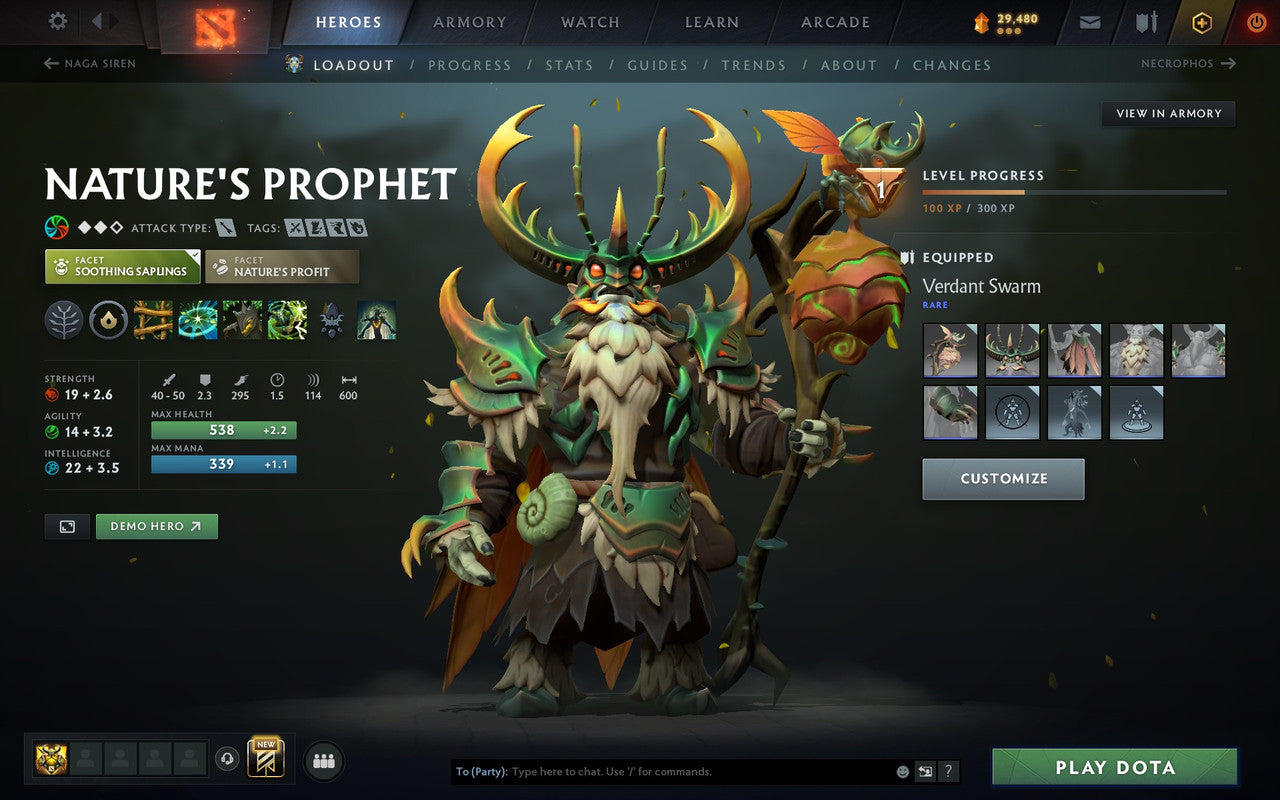Click the armory shield-and-sword icon
This screenshot has width=1280, height=800.
1145,22
